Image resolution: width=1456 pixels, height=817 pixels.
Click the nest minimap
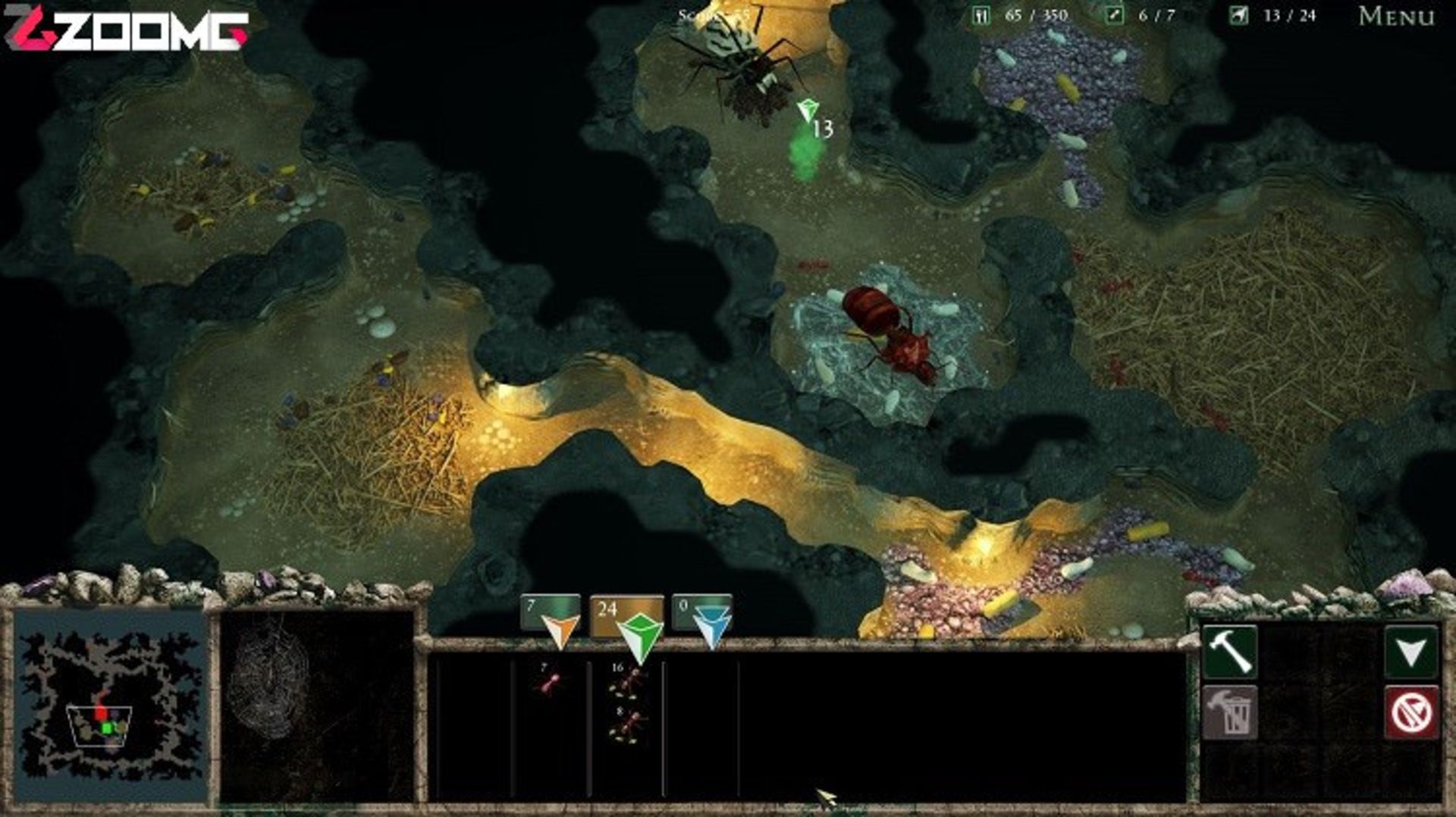[111, 706]
